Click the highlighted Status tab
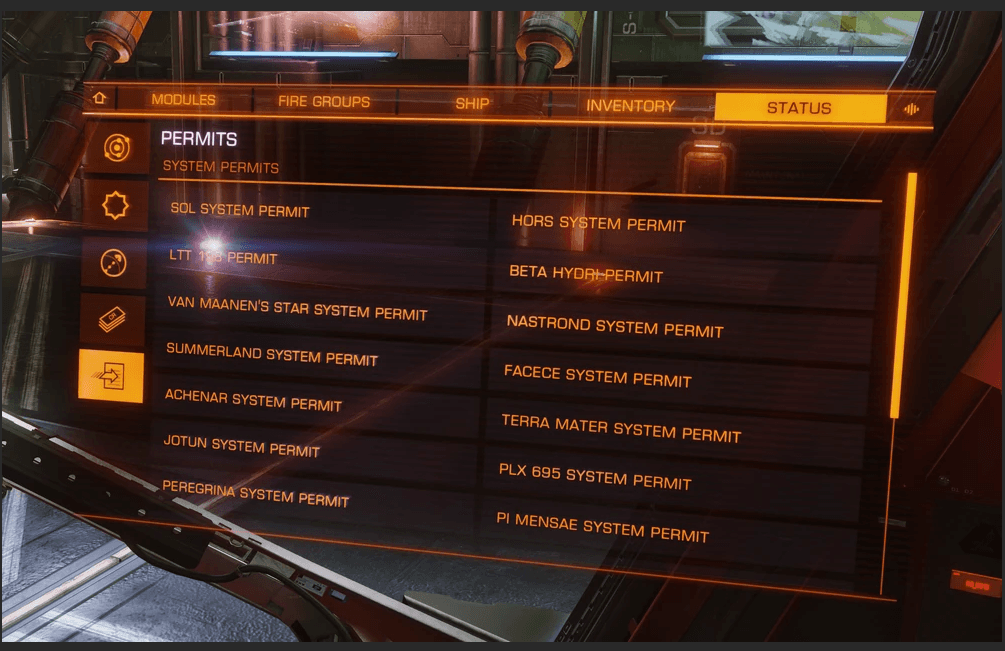 799,108
